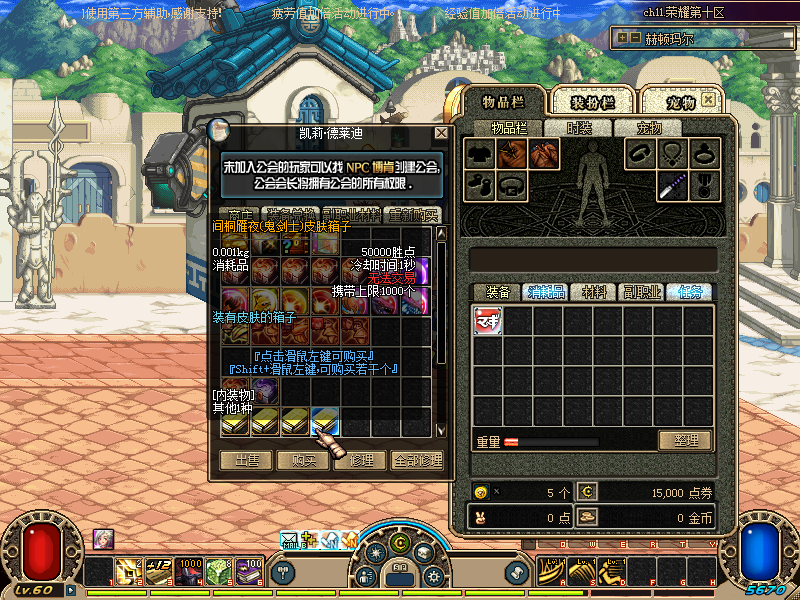The image size is (800, 600).
Task: Click the gear settings button in the menu dial
Action: click(x=434, y=576)
